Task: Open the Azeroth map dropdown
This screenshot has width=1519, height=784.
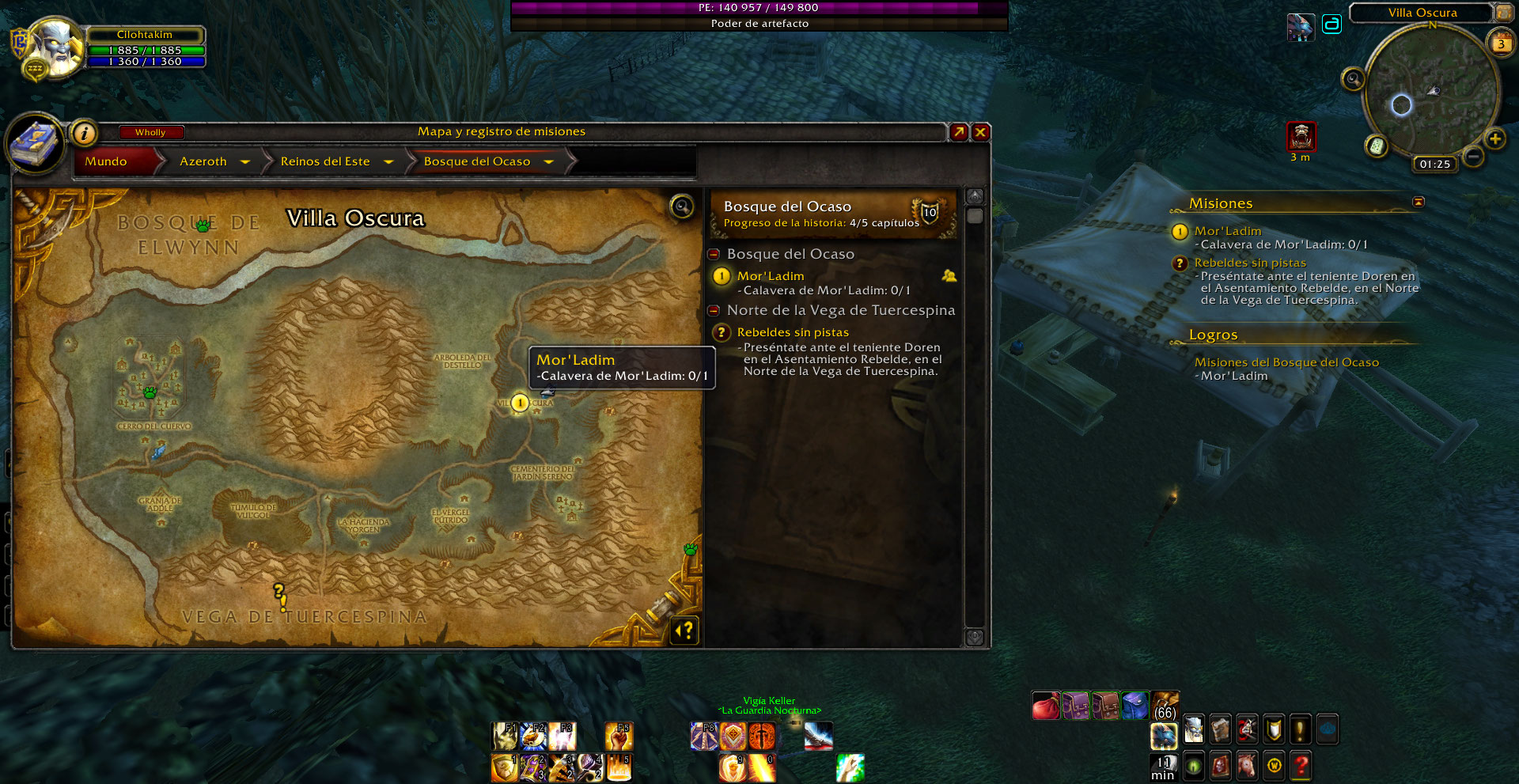Action: click(x=245, y=161)
